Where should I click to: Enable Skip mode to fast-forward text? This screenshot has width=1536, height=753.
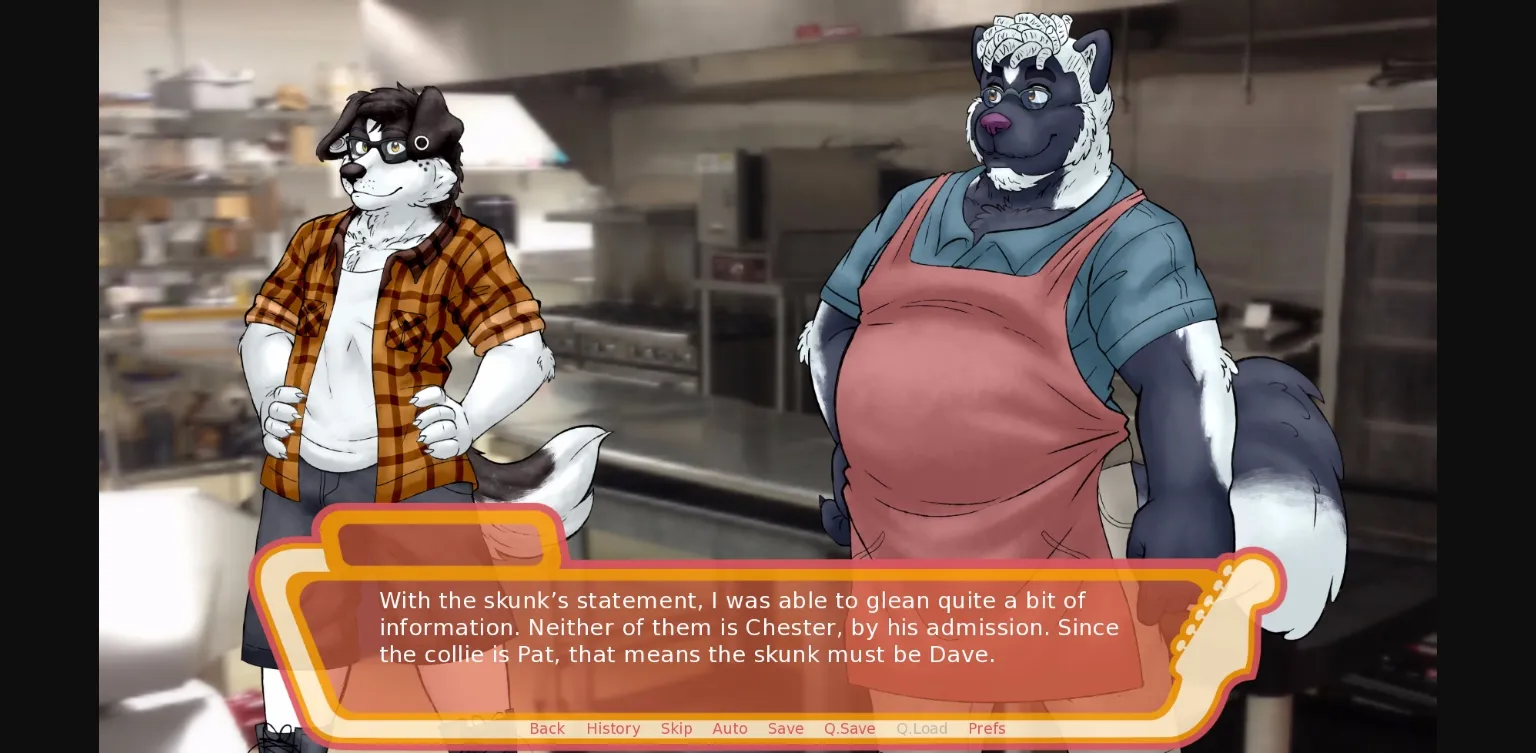(676, 728)
